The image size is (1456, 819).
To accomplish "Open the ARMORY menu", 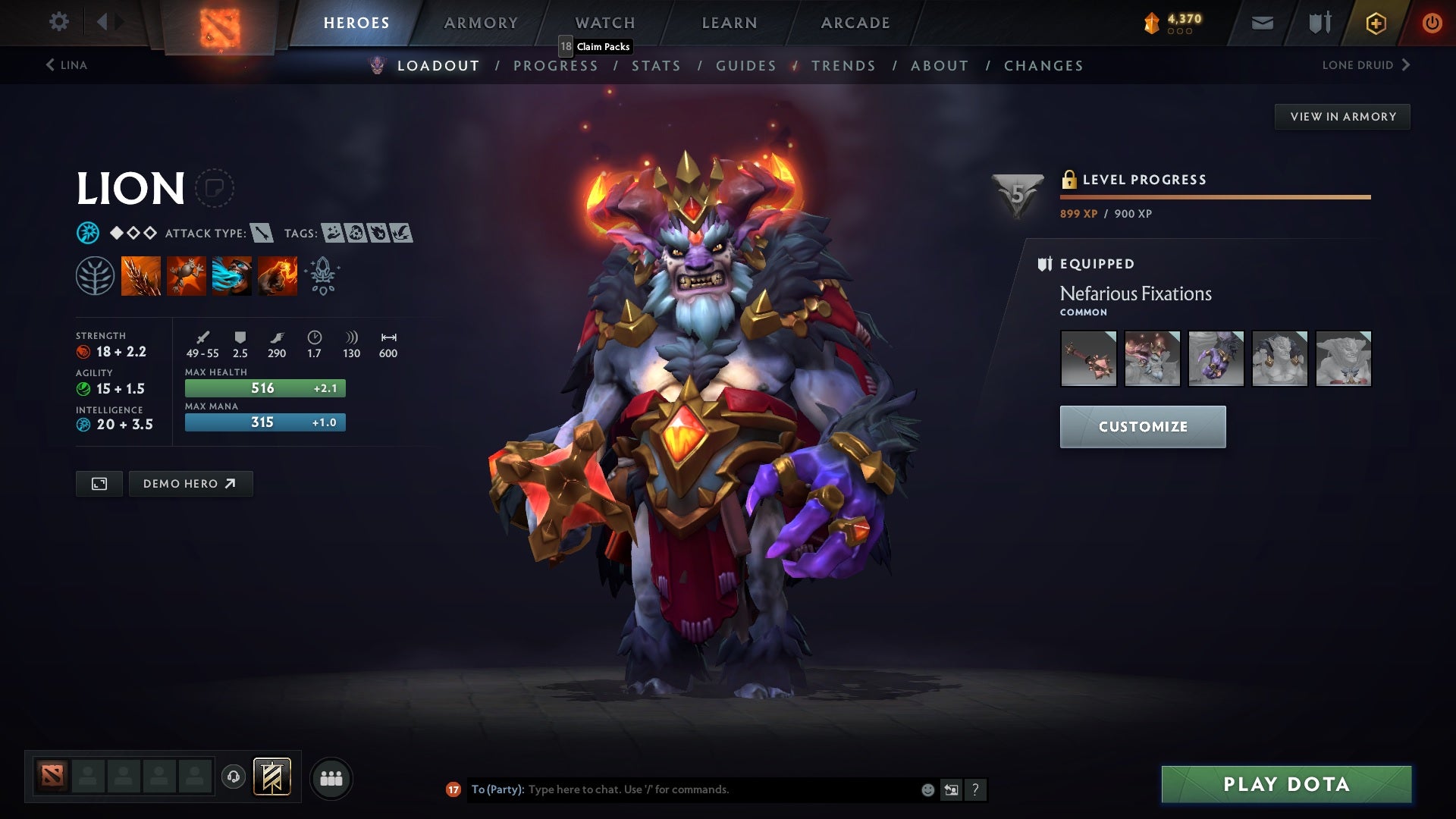I will (x=482, y=22).
